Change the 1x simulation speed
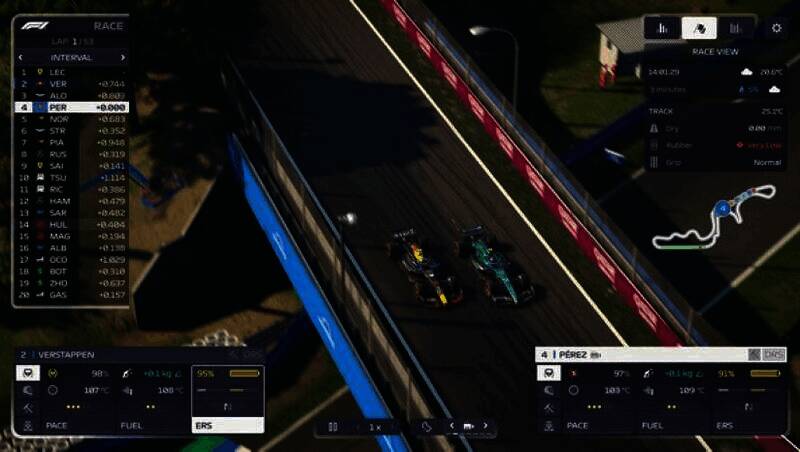 [375, 426]
